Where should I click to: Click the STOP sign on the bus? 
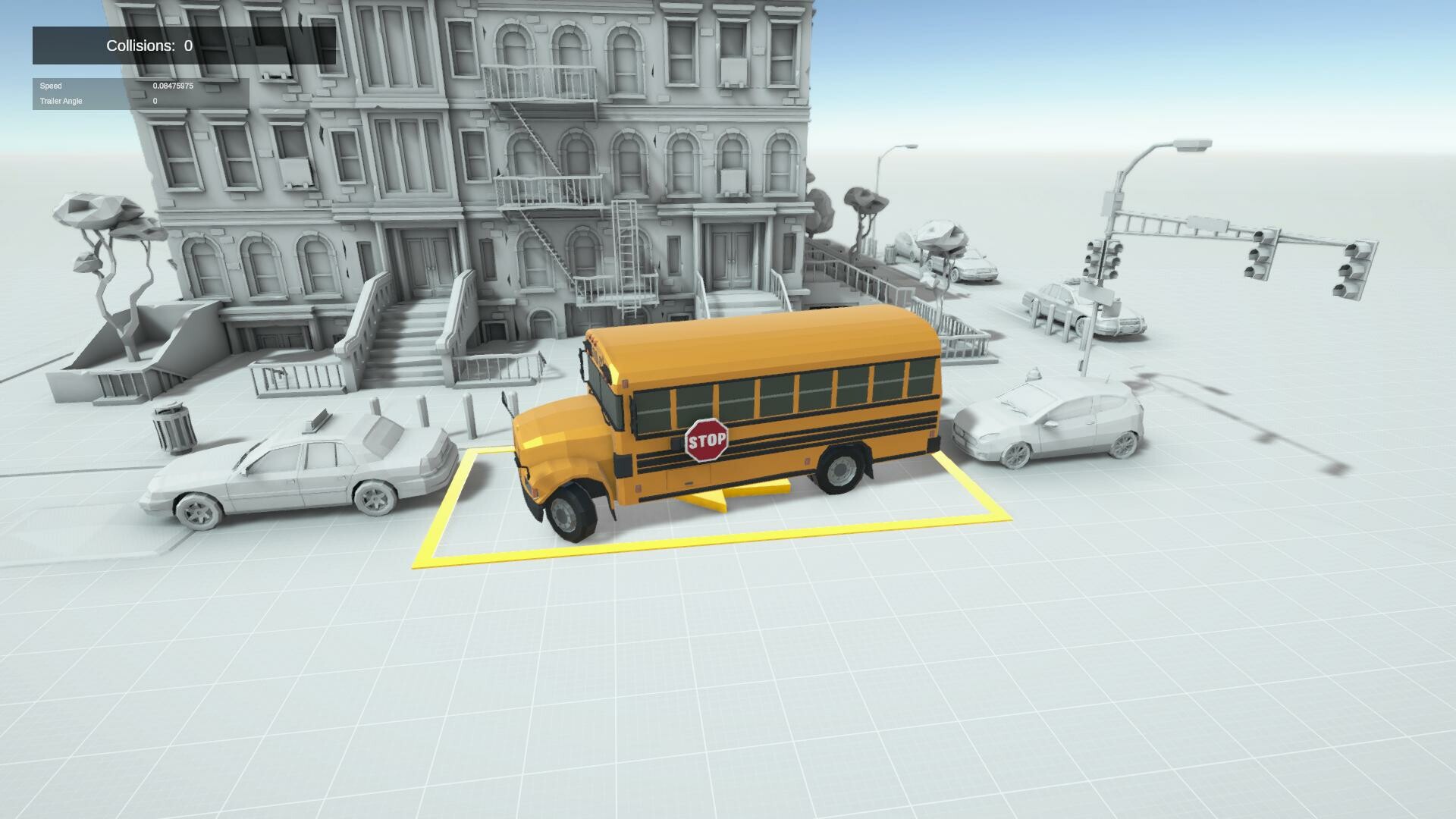click(706, 438)
